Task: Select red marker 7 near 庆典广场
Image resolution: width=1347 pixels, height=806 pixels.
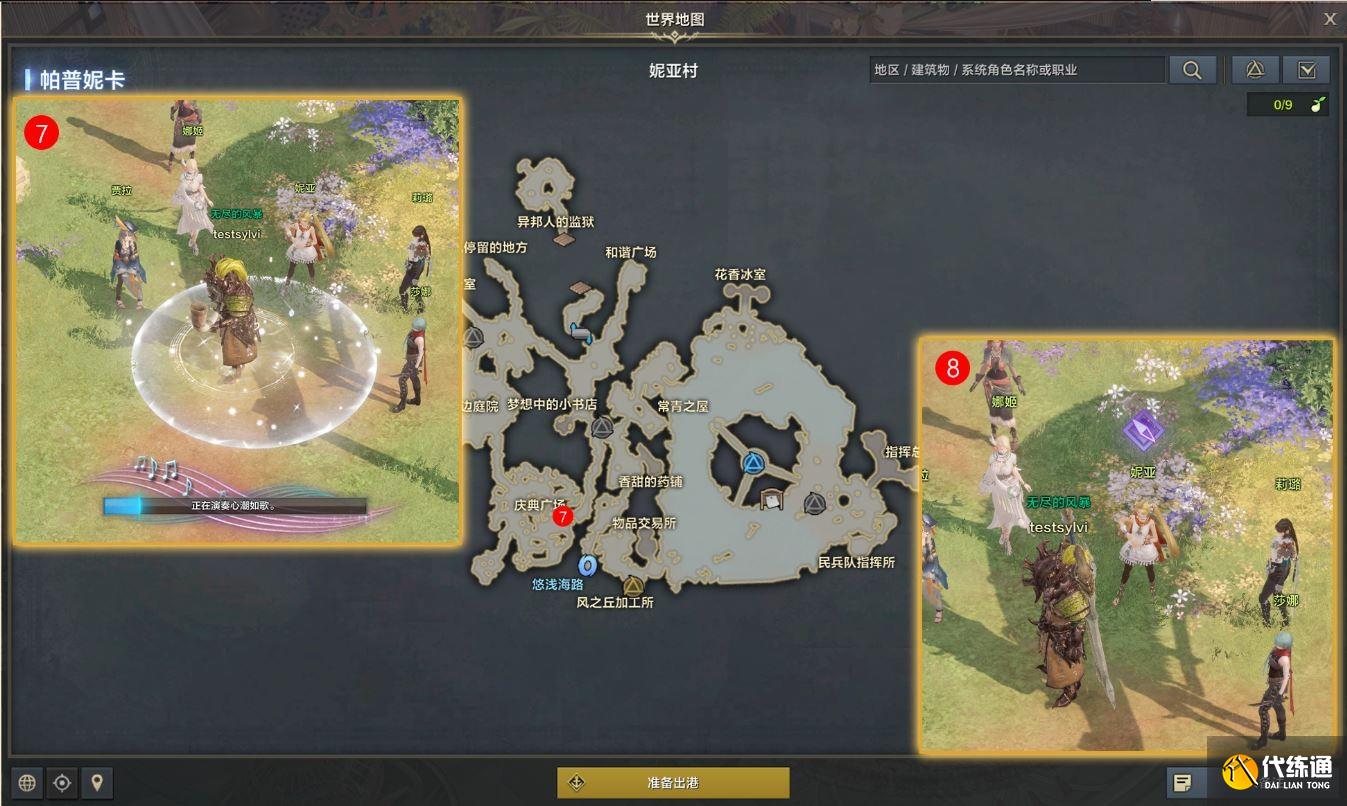Action: click(x=565, y=517)
